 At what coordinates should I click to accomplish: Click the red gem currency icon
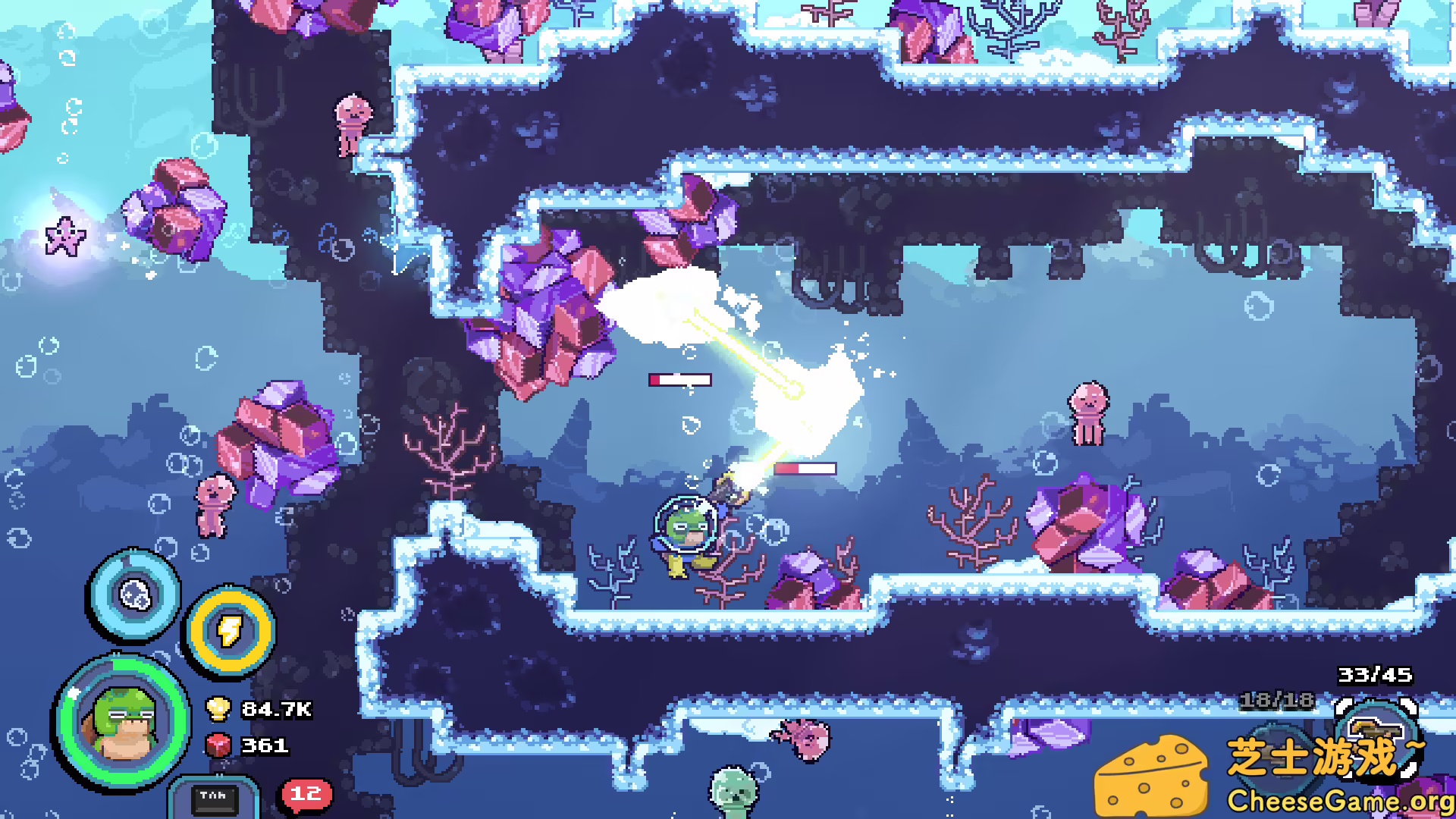pyautogui.click(x=218, y=746)
